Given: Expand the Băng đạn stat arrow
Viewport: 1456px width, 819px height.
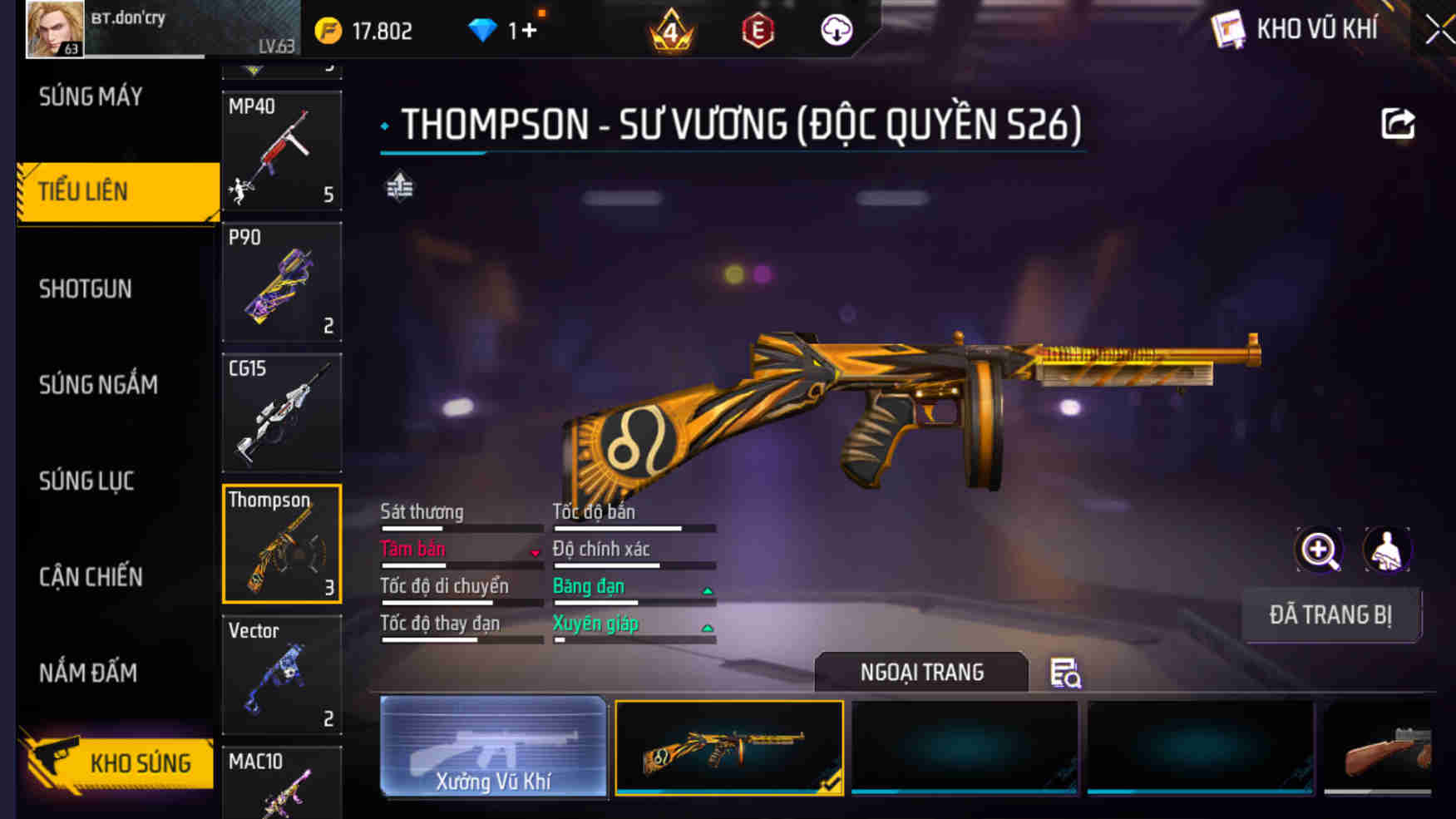Looking at the screenshot, I should click(x=708, y=592).
